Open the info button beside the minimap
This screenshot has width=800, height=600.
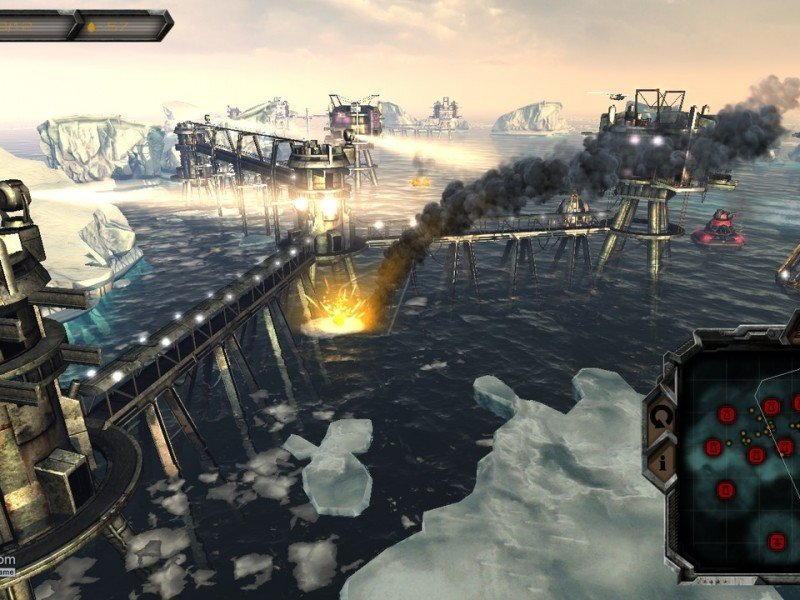(661, 462)
